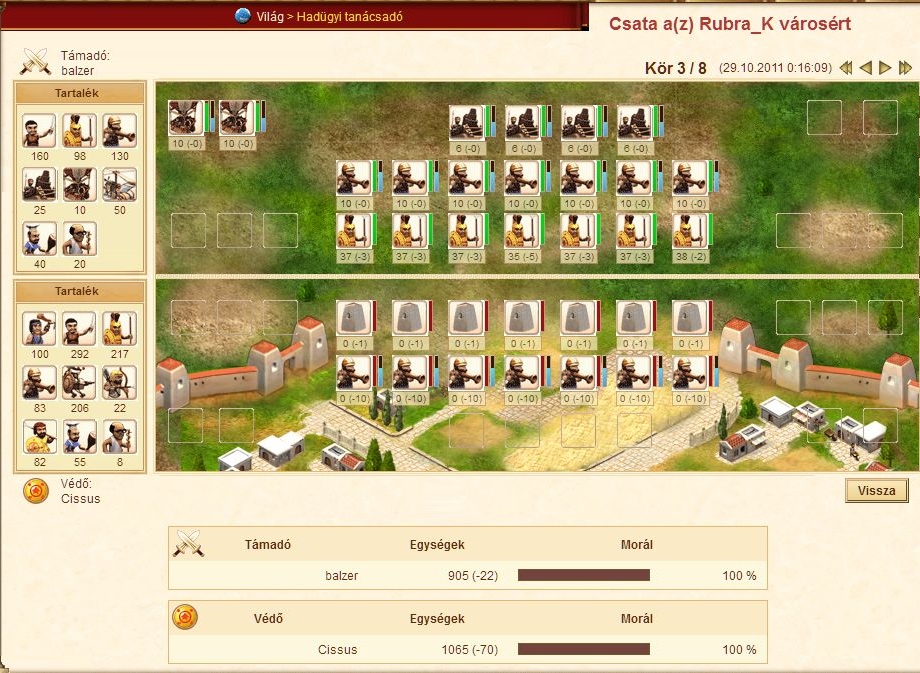Select the defender reserve unit numbering 206
The width and height of the screenshot is (920, 673).
coord(80,382)
